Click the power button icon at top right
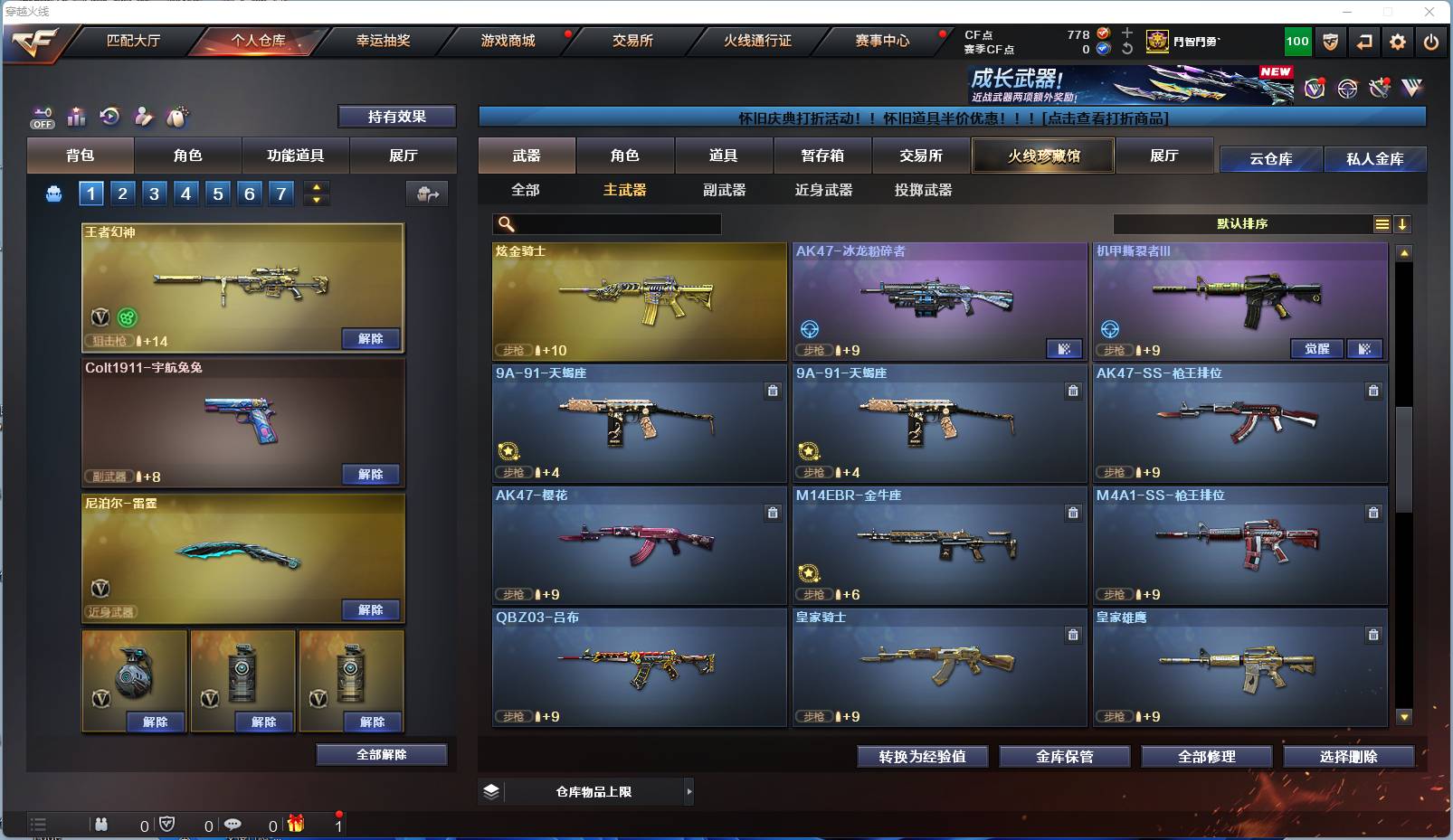 coord(1431,42)
